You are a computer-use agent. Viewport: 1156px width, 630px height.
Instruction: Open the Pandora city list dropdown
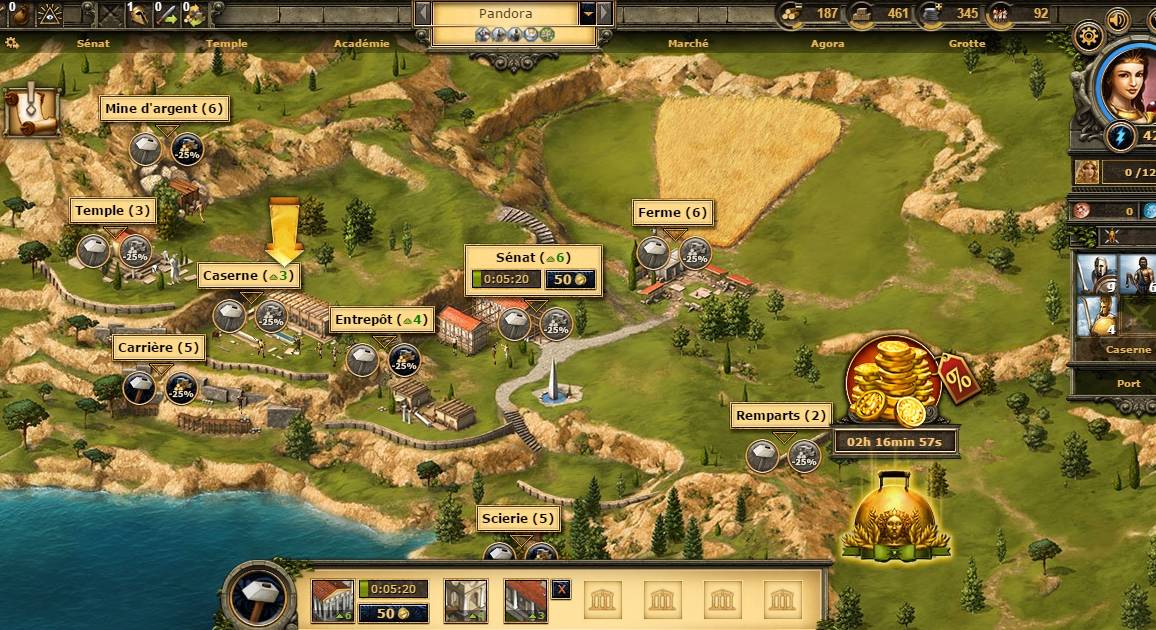point(588,13)
